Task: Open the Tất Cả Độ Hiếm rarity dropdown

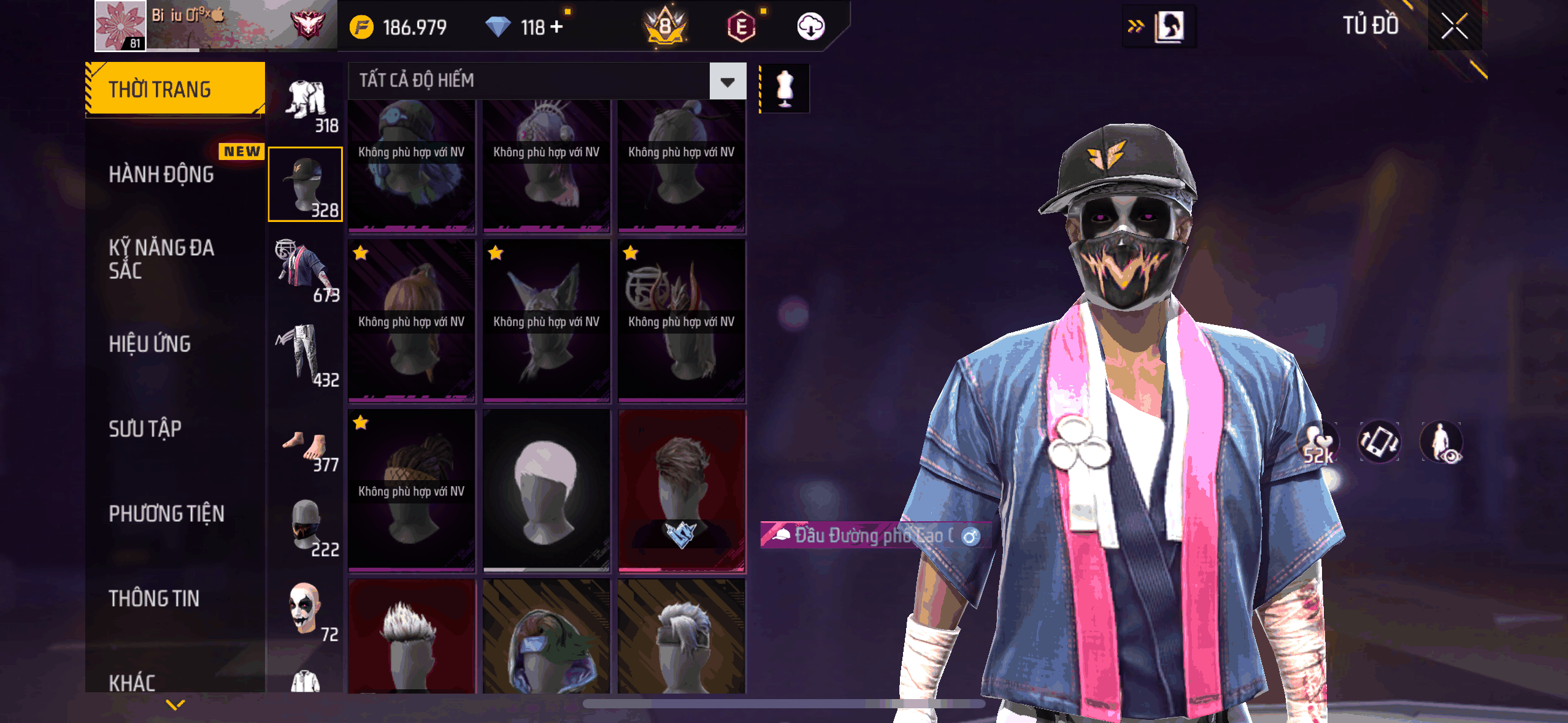Action: [x=728, y=81]
